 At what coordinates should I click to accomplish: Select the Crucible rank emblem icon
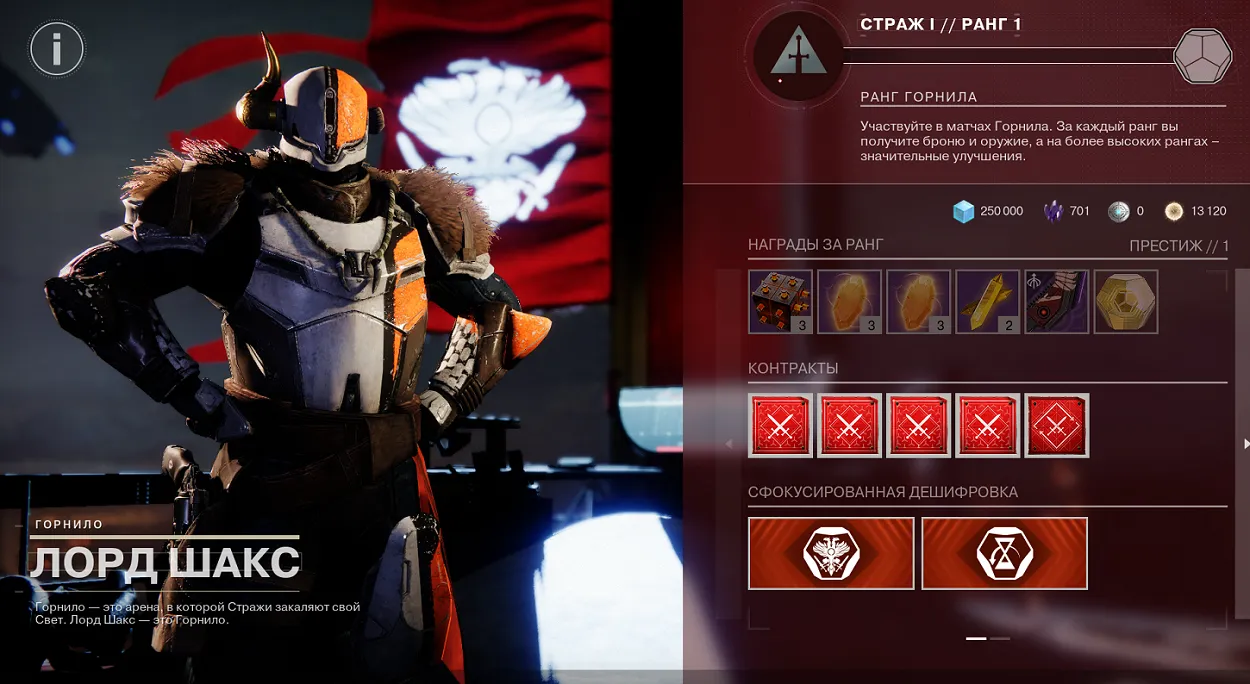[x=797, y=56]
